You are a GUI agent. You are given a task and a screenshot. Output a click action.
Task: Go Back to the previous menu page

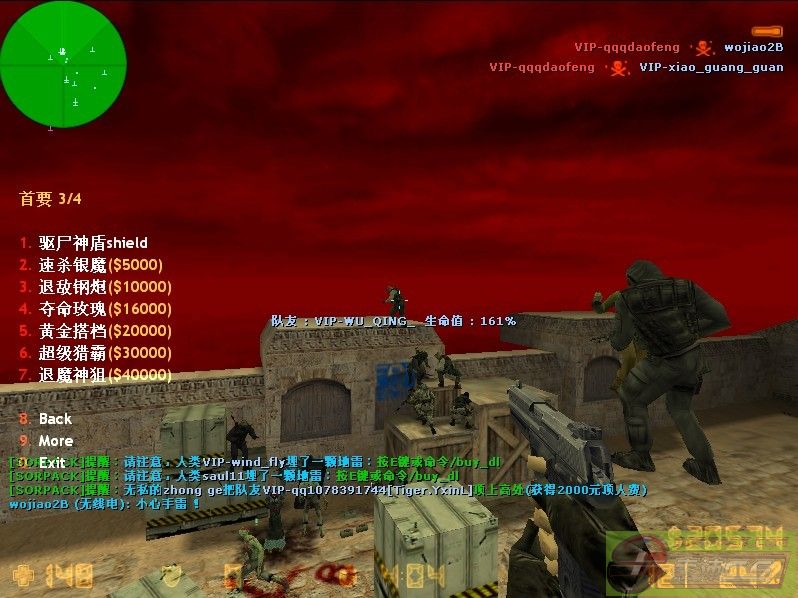click(x=55, y=419)
